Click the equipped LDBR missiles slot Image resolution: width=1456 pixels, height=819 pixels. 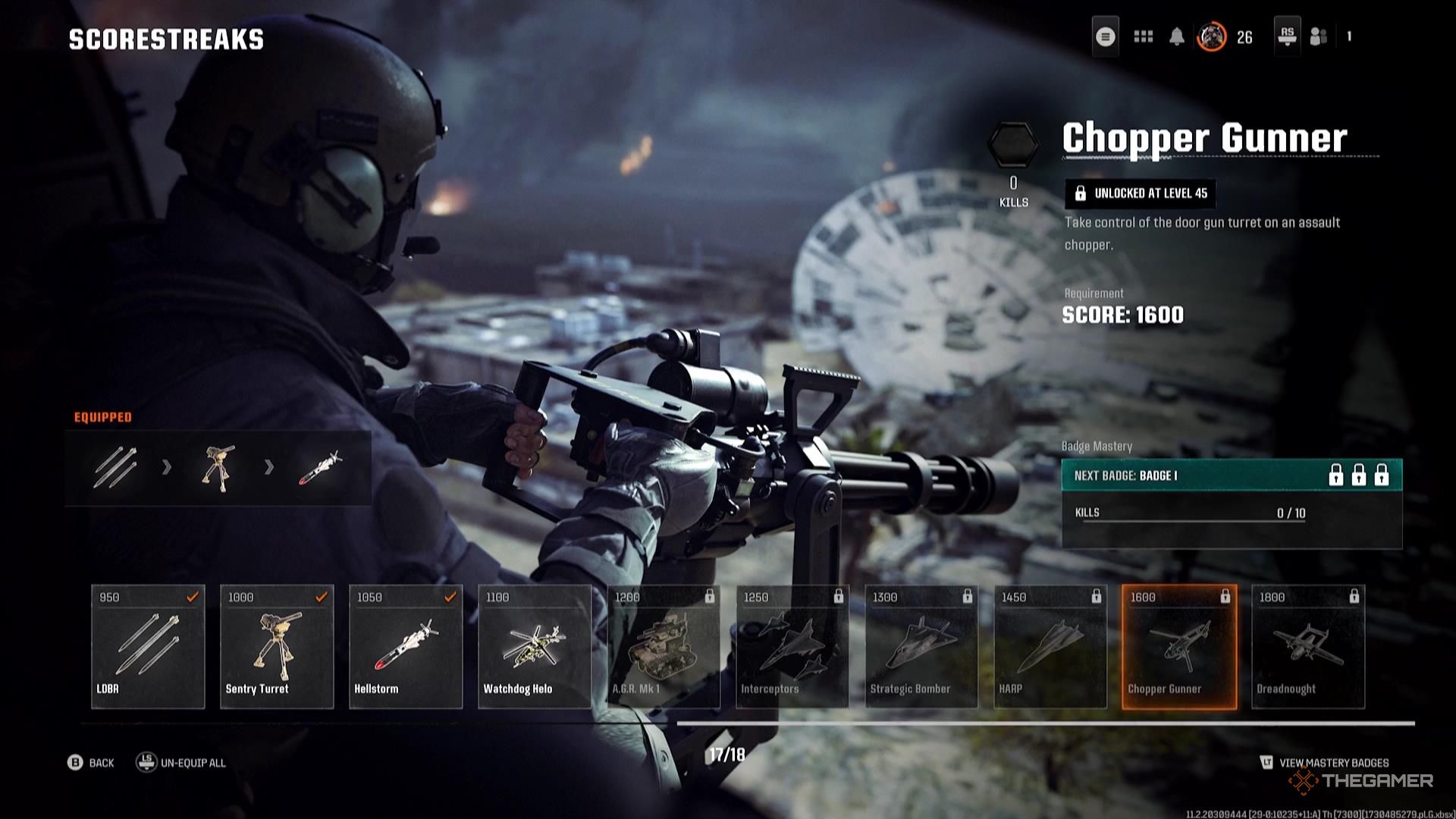(x=115, y=467)
